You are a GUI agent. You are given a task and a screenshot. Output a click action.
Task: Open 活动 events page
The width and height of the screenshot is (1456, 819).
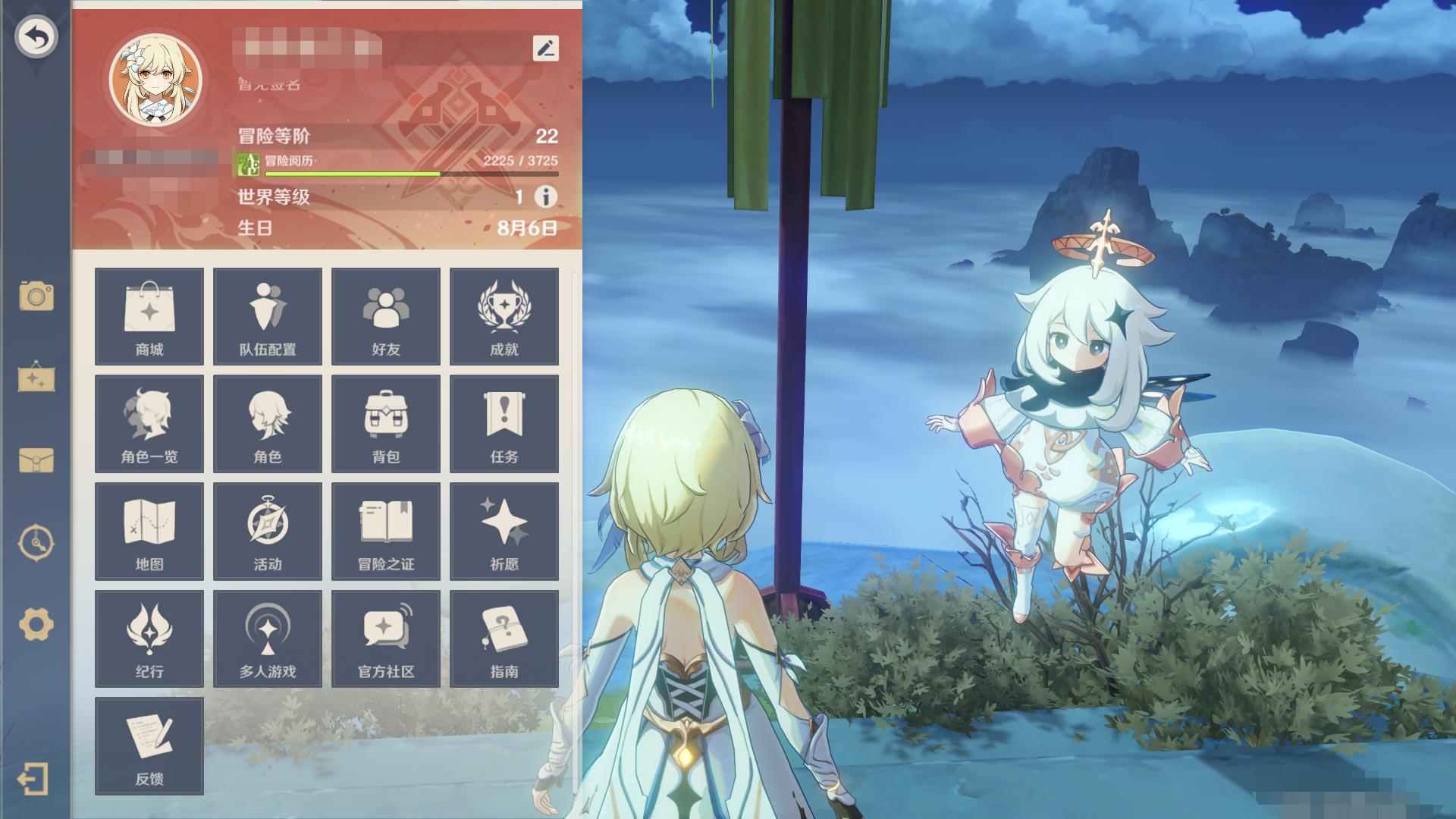[x=268, y=532]
